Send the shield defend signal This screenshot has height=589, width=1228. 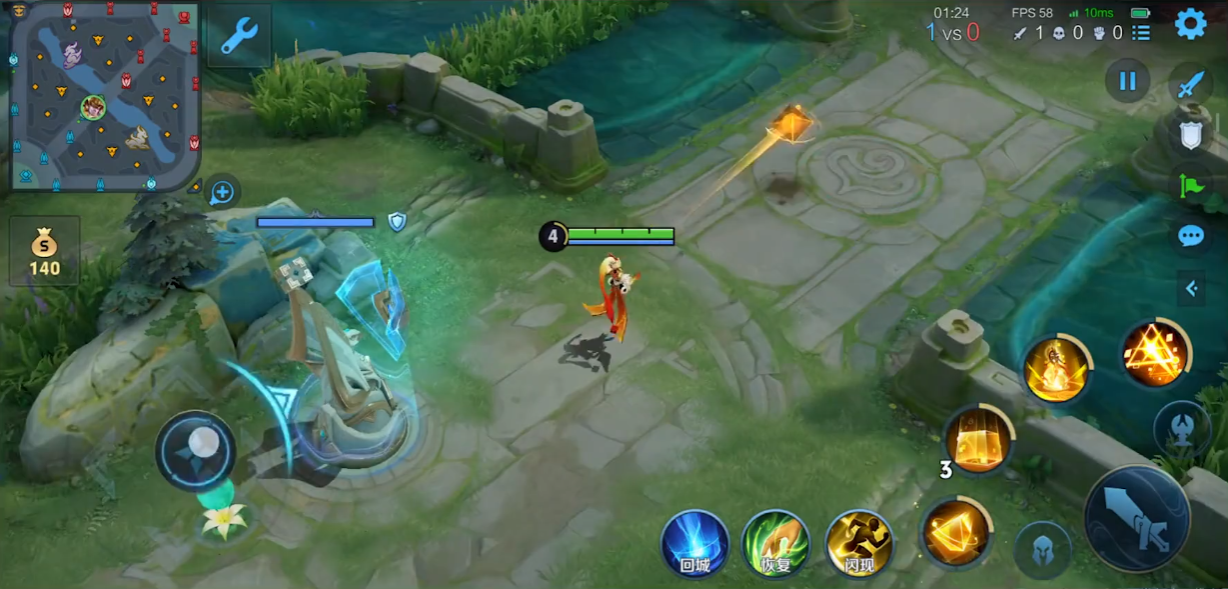[1190, 135]
